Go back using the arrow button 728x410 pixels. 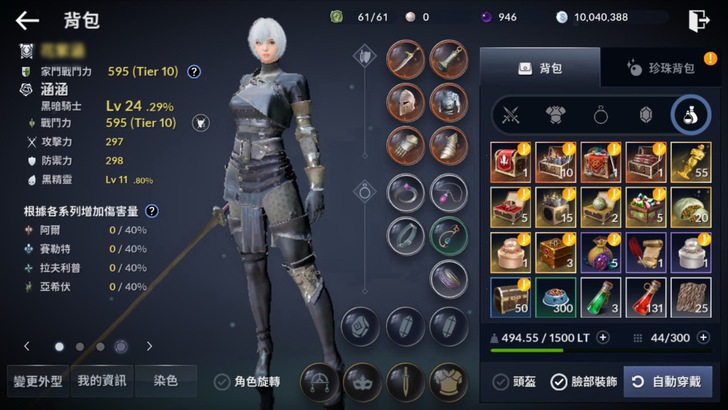(x=27, y=20)
